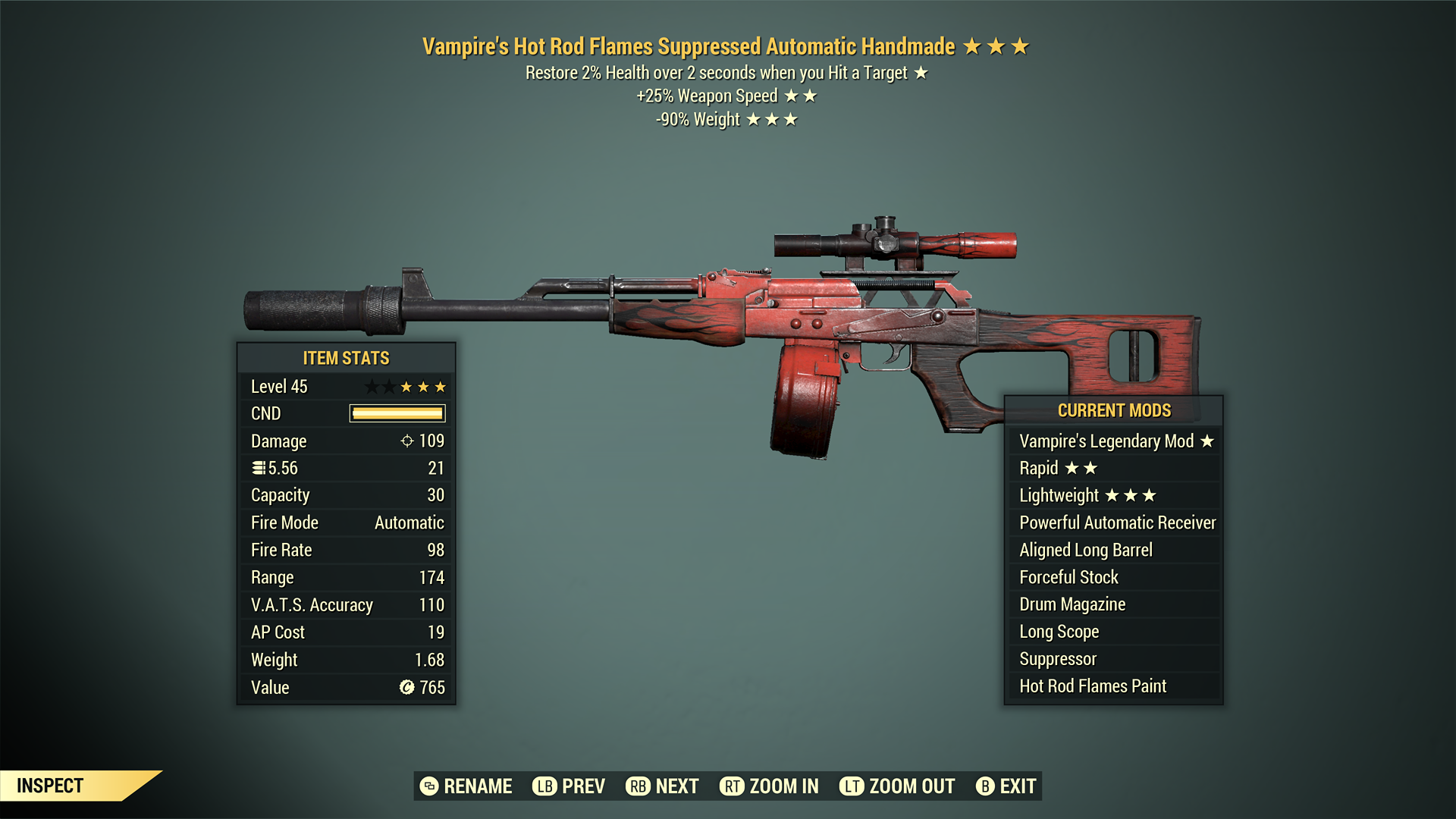Choose ZOOM IN on the weapon
This screenshot has height=819, width=1456.
click(770, 786)
